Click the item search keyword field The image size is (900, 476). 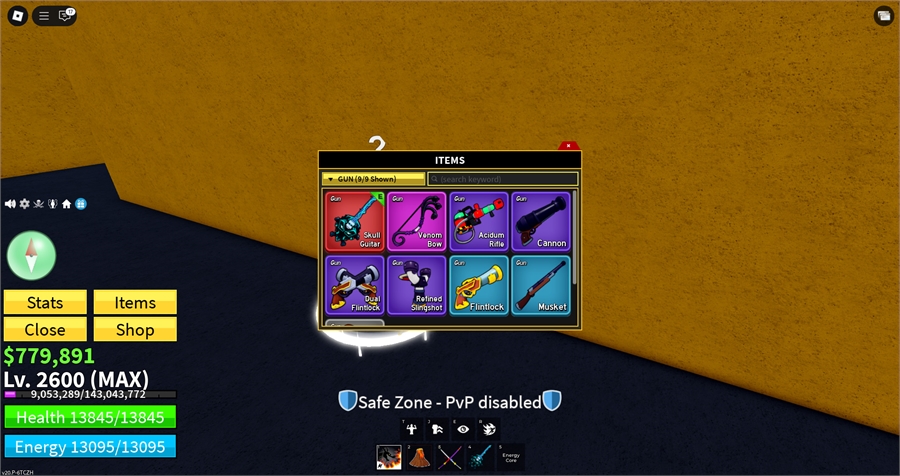(502, 179)
